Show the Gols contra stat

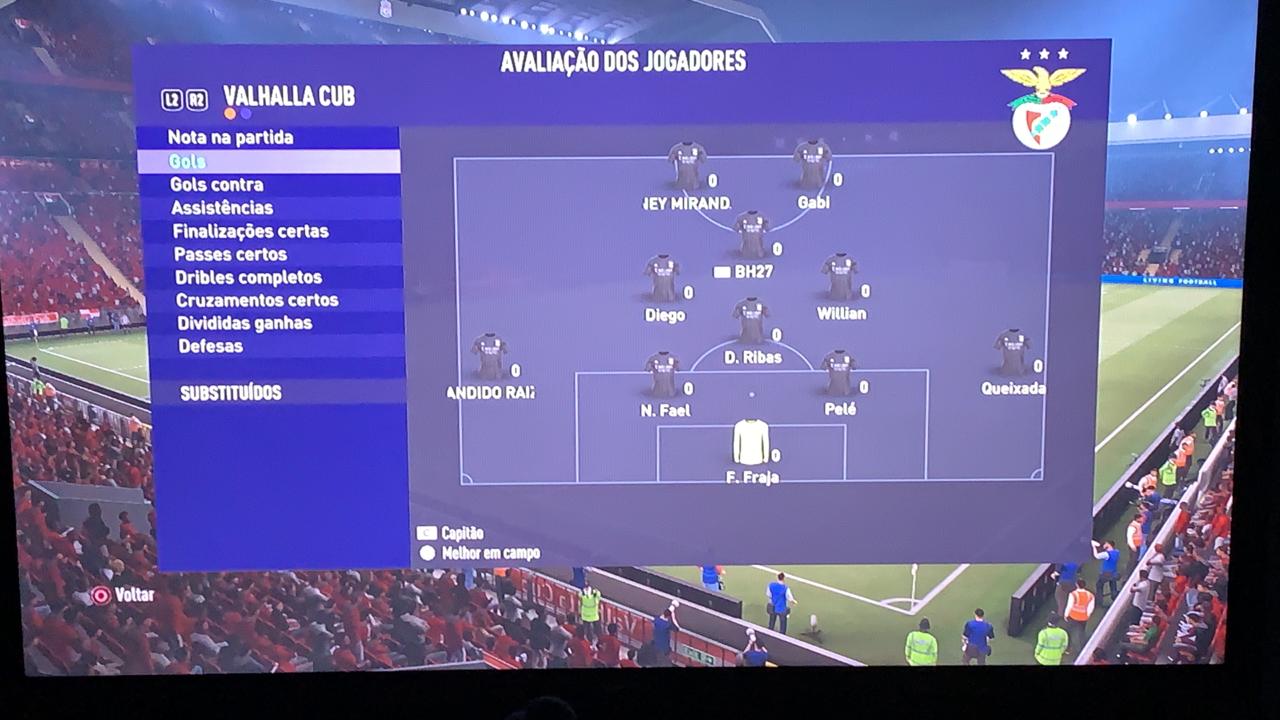217,184
